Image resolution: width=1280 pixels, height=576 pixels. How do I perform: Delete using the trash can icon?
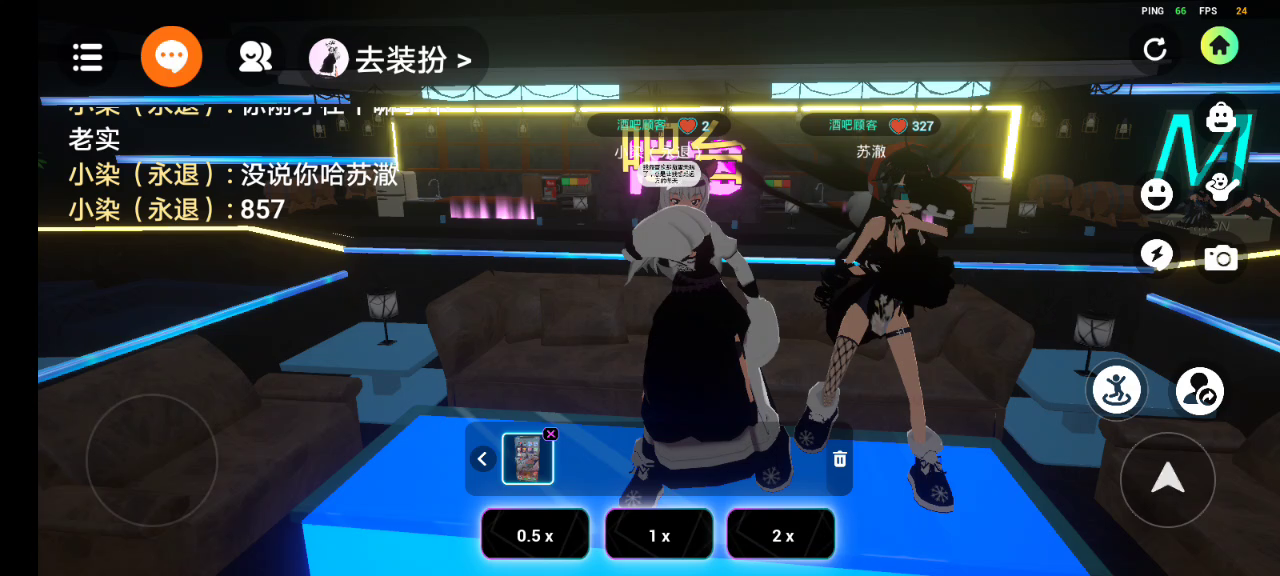pos(840,459)
